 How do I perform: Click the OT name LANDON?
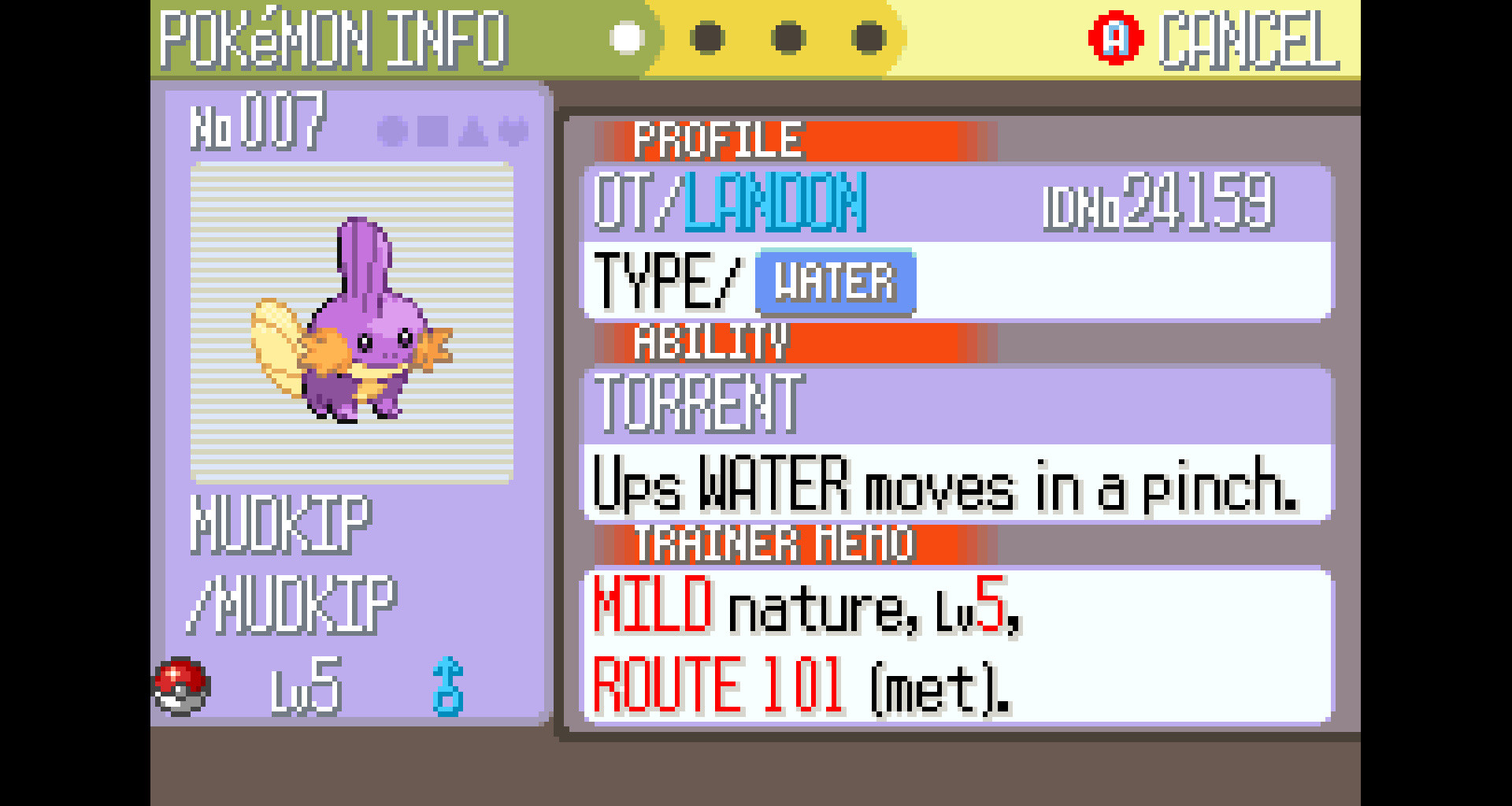pyautogui.click(x=776, y=202)
